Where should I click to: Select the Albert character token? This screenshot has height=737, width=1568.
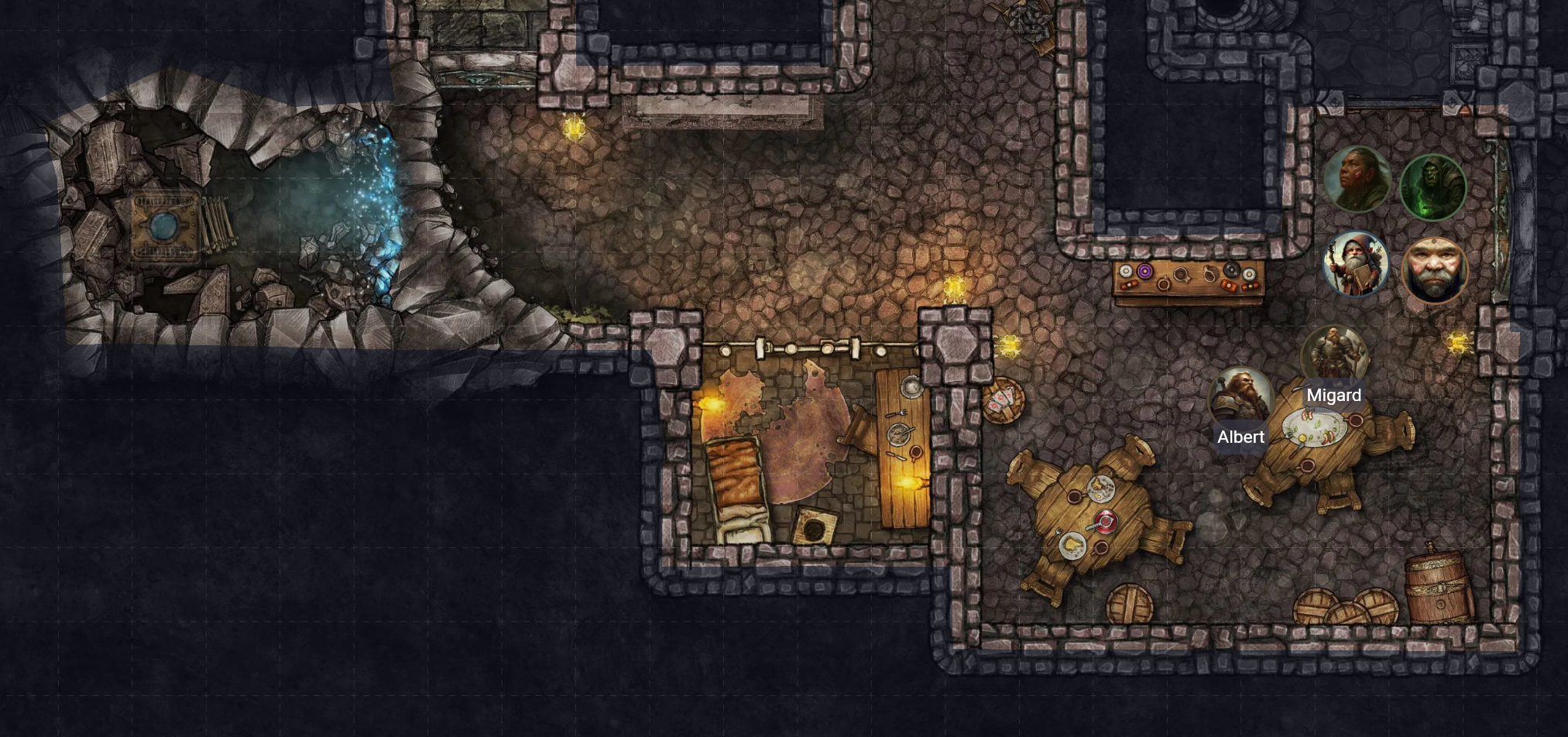[x=1240, y=398]
